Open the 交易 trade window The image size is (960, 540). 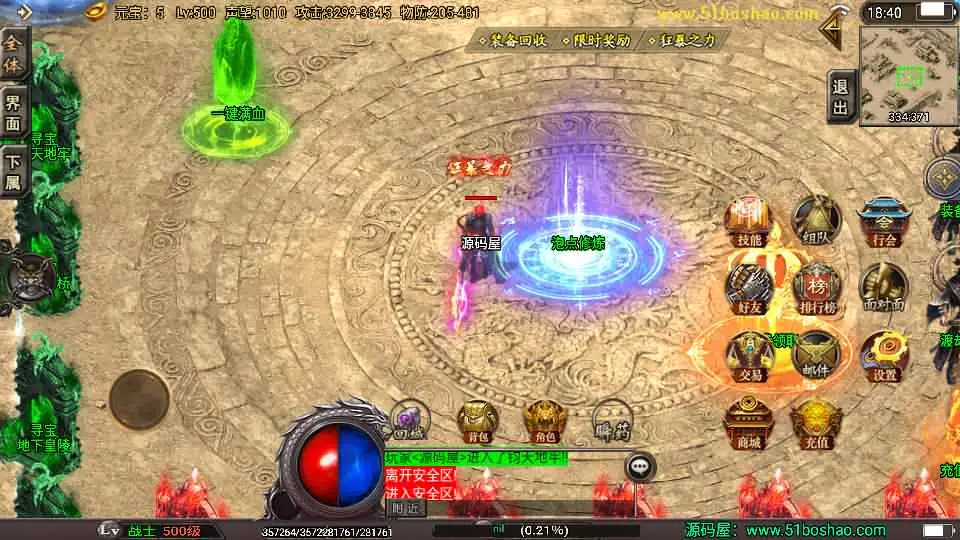click(749, 355)
